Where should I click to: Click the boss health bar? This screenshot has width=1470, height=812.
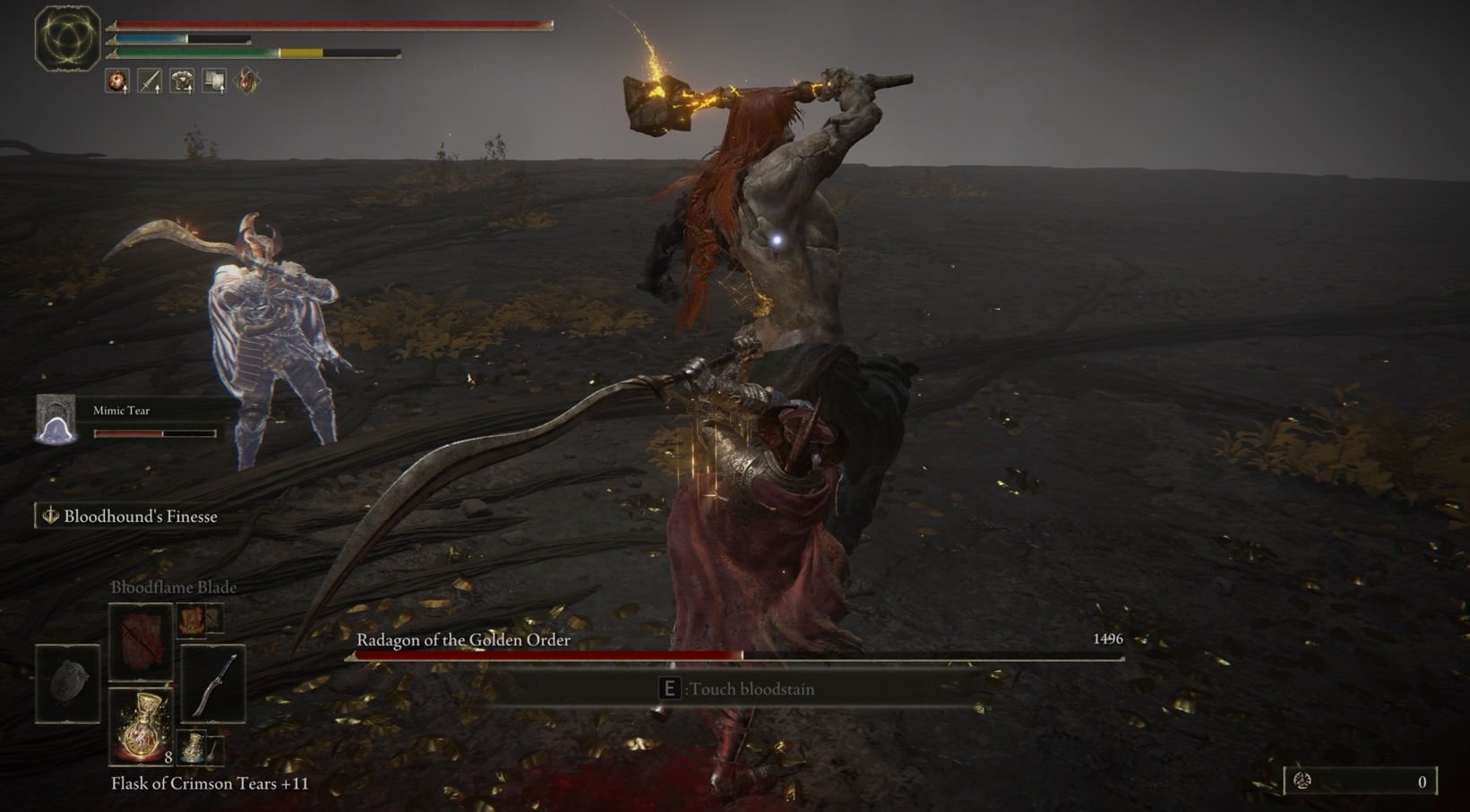tap(735, 654)
